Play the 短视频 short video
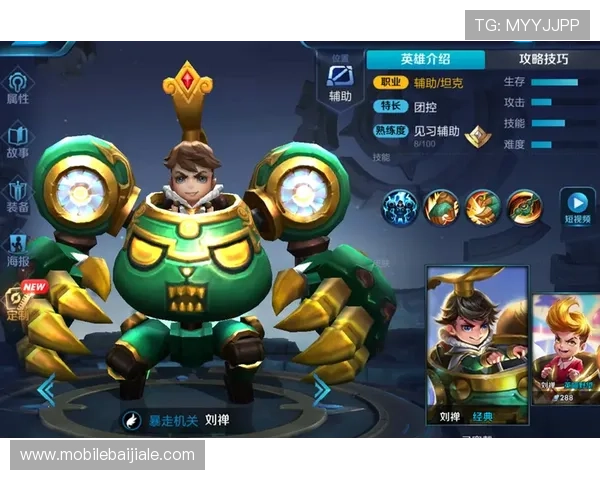The image size is (600, 480). tap(576, 206)
